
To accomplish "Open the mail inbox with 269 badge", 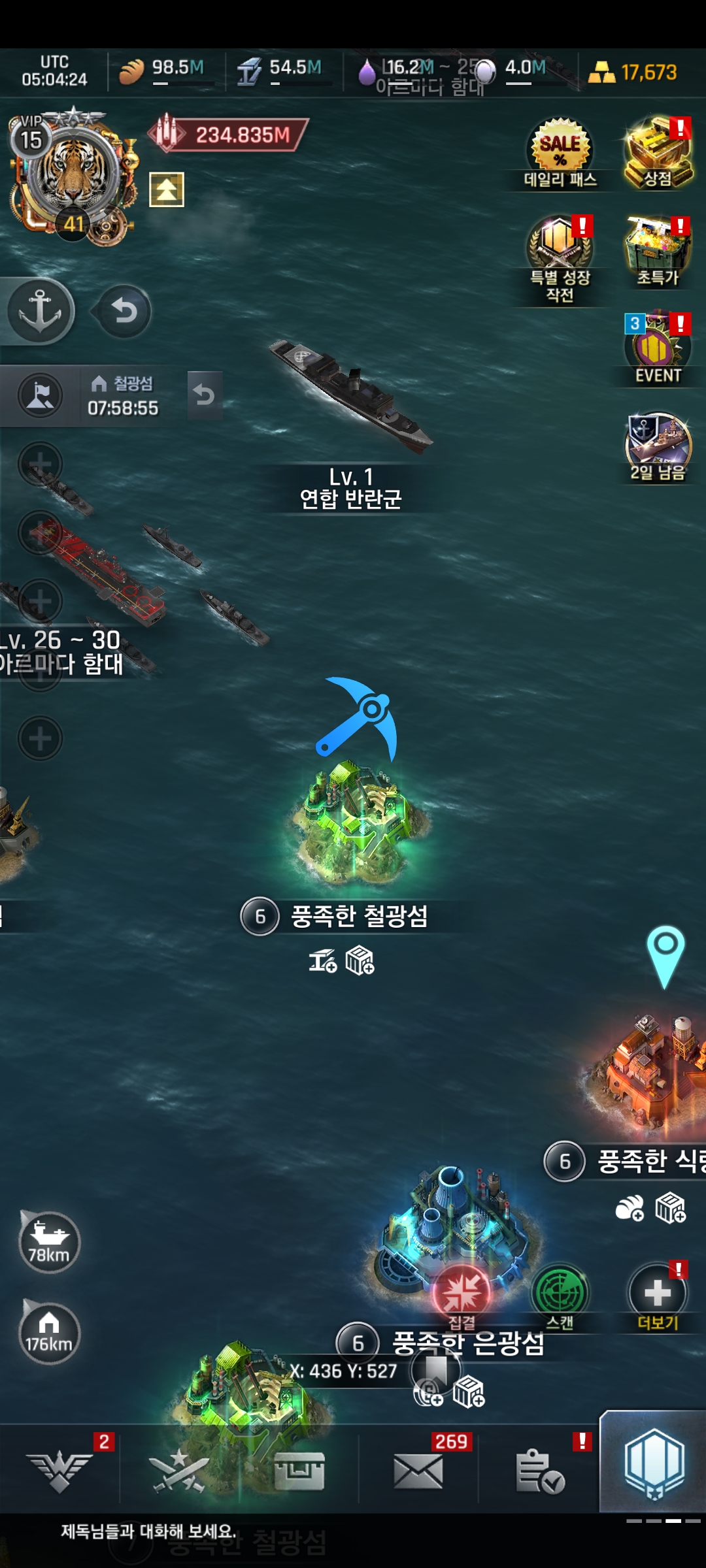I will (x=418, y=1471).
